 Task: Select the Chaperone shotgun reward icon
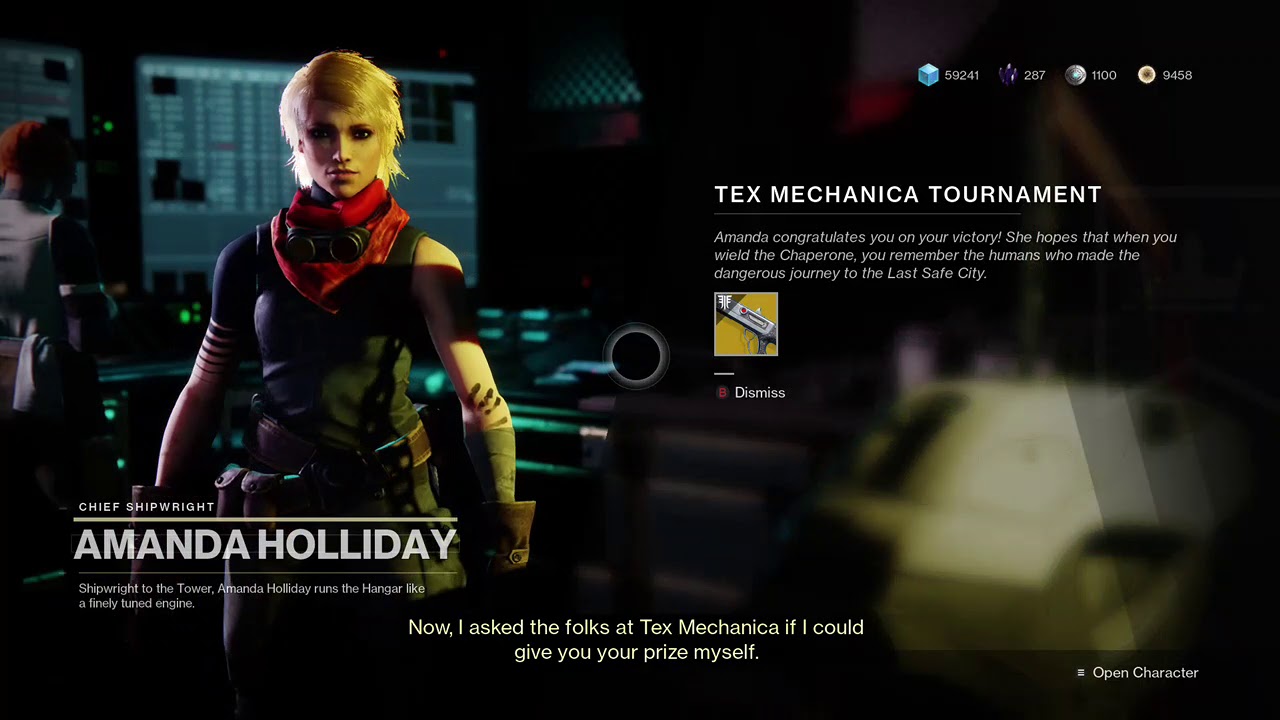coord(746,324)
